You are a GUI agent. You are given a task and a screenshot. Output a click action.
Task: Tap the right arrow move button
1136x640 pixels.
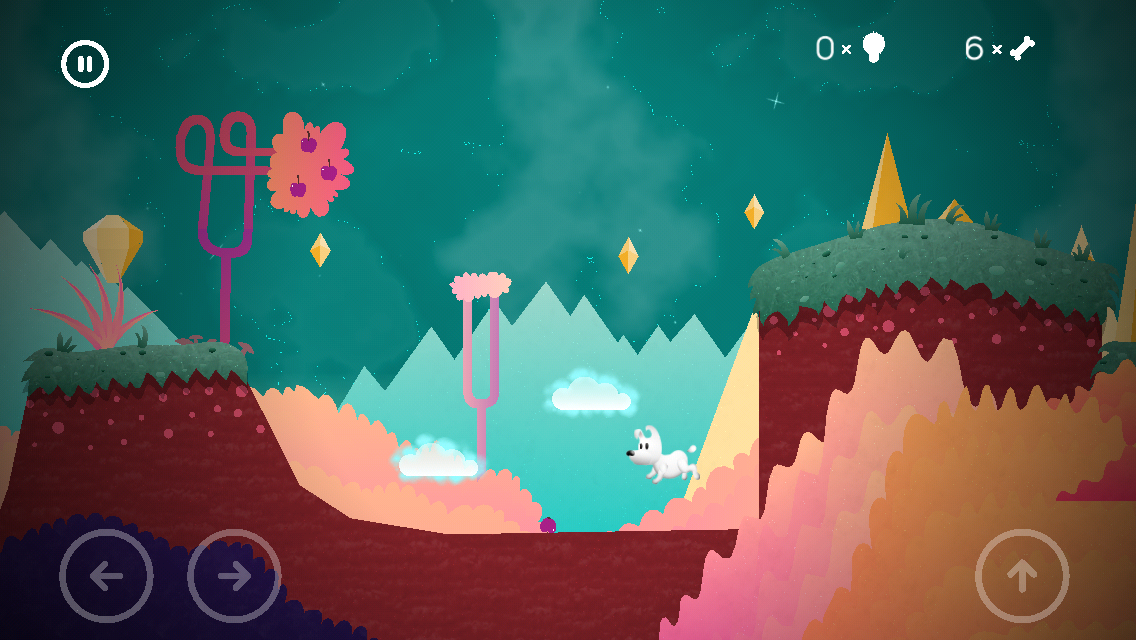click(234, 576)
